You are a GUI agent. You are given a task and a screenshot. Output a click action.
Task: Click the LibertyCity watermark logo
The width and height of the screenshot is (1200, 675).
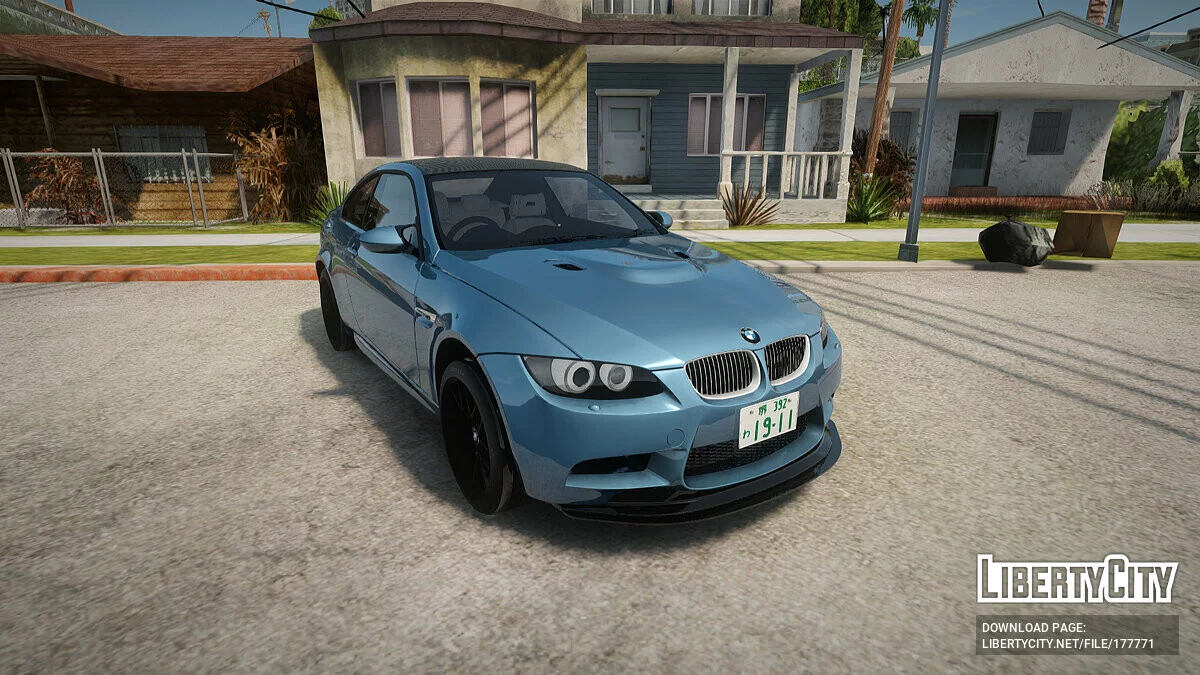tap(1076, 579)
